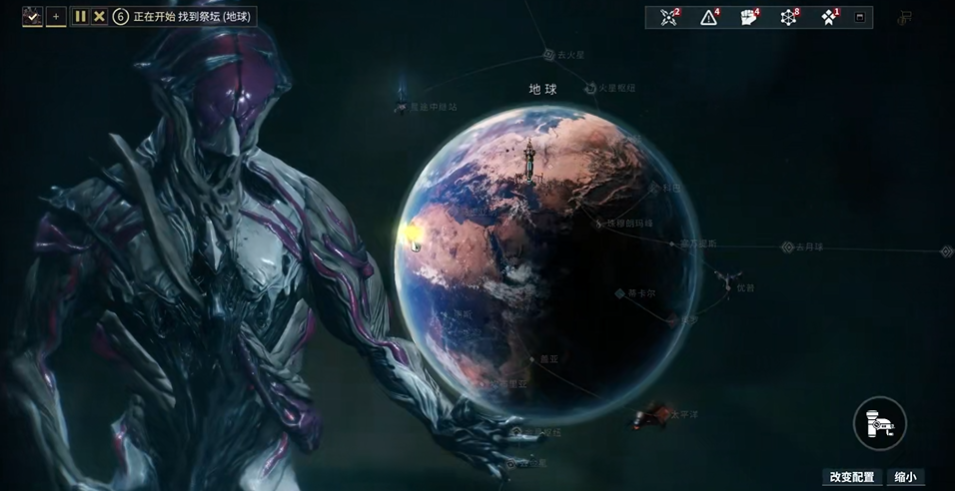Select the raised fist icon
This screenshot has width=955, height=491.
[748, 17]
